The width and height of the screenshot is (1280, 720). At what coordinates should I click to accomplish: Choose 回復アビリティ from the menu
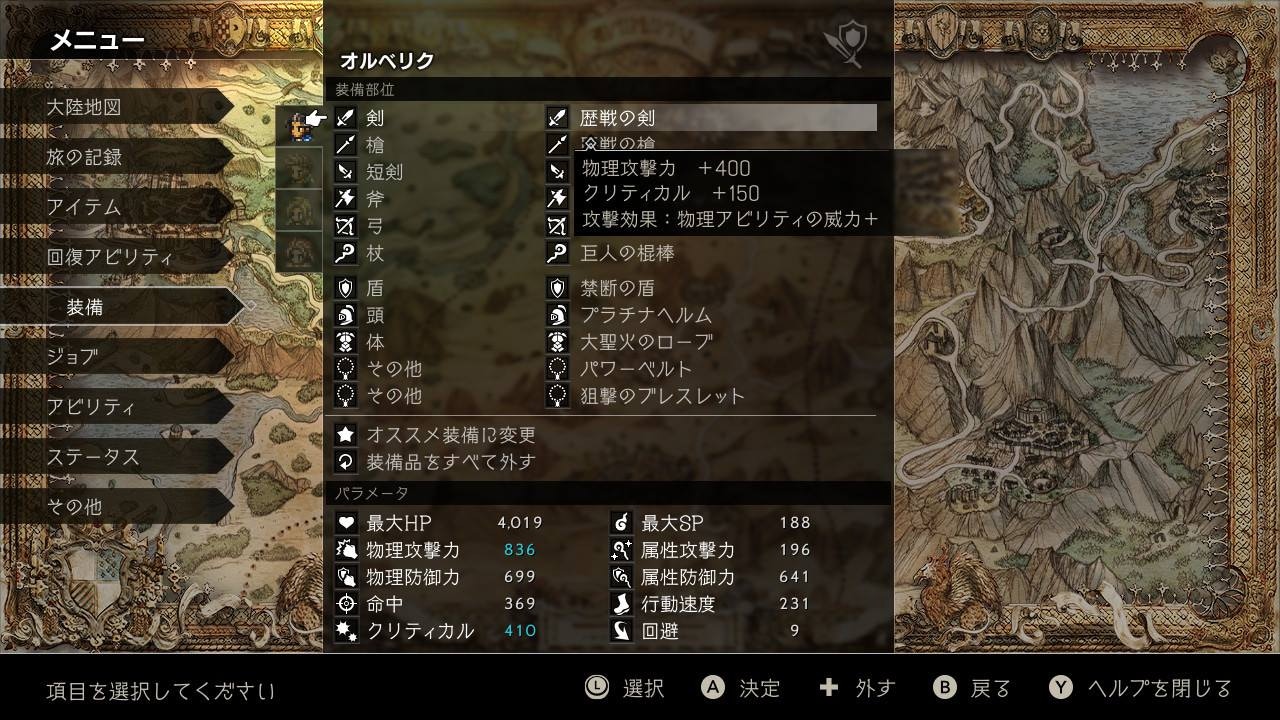[109, 257]
